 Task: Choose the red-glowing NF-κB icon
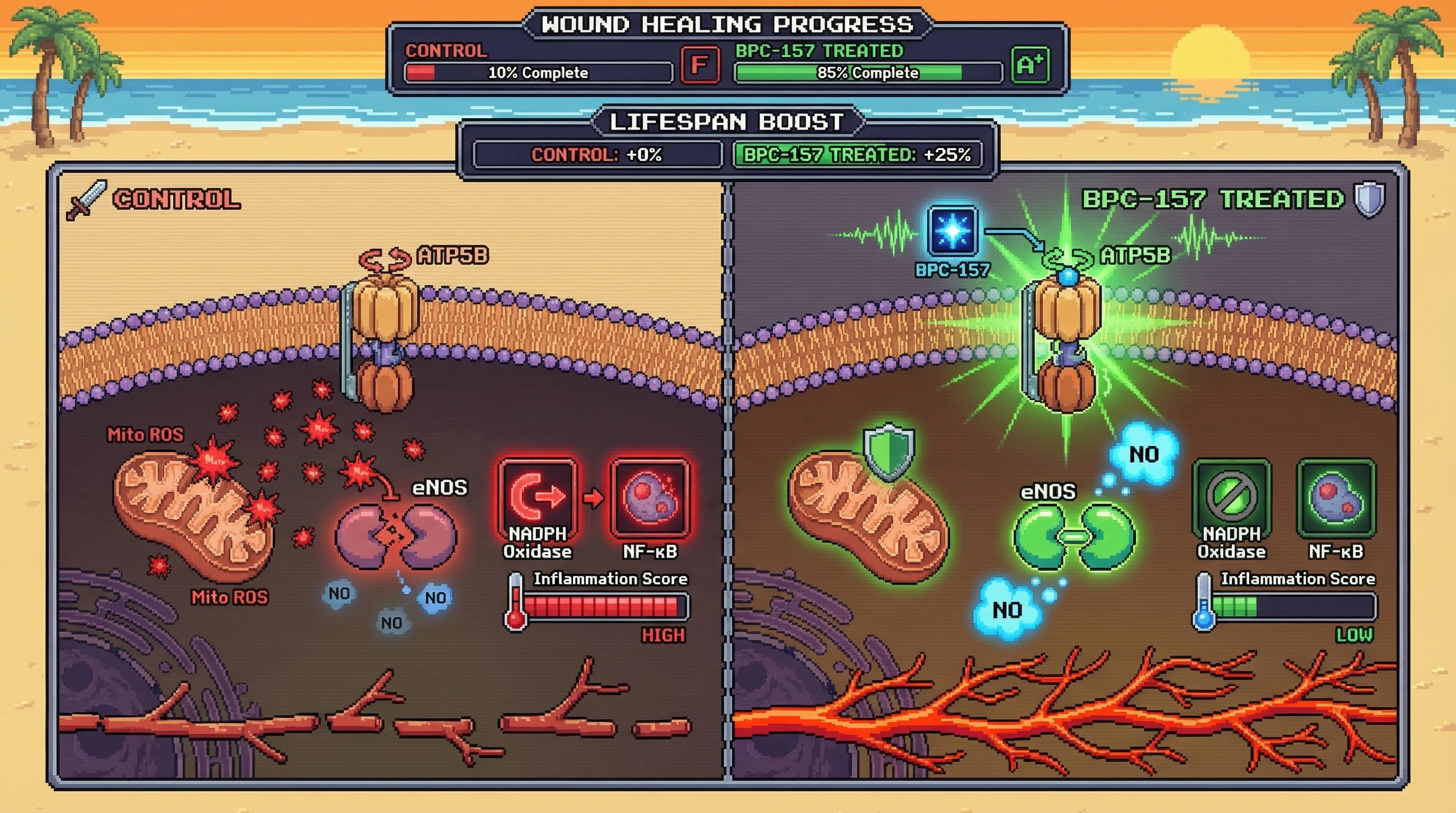click(650, 497)
